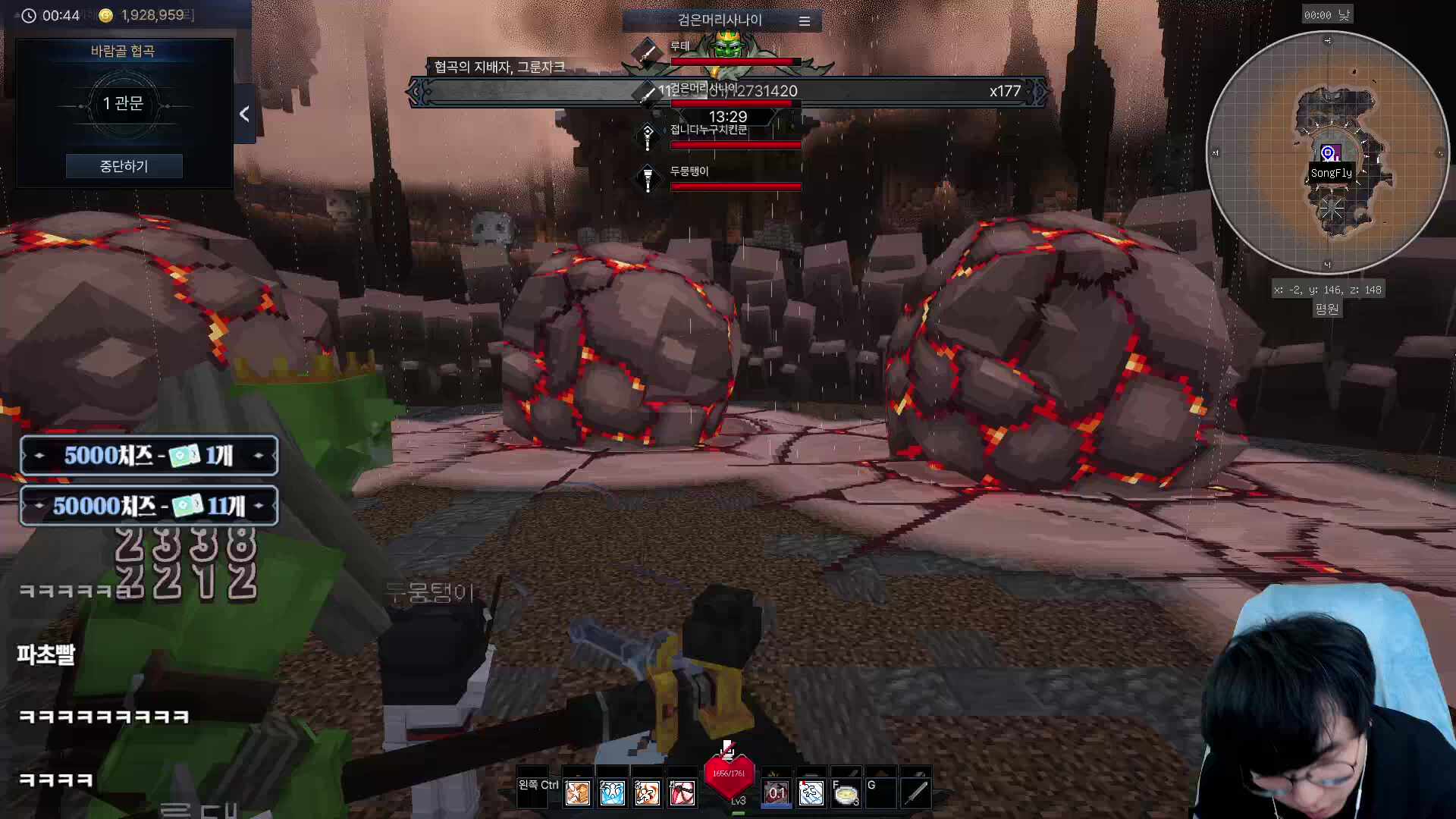Activate the pale blue figure skill icon

point(811,793)
